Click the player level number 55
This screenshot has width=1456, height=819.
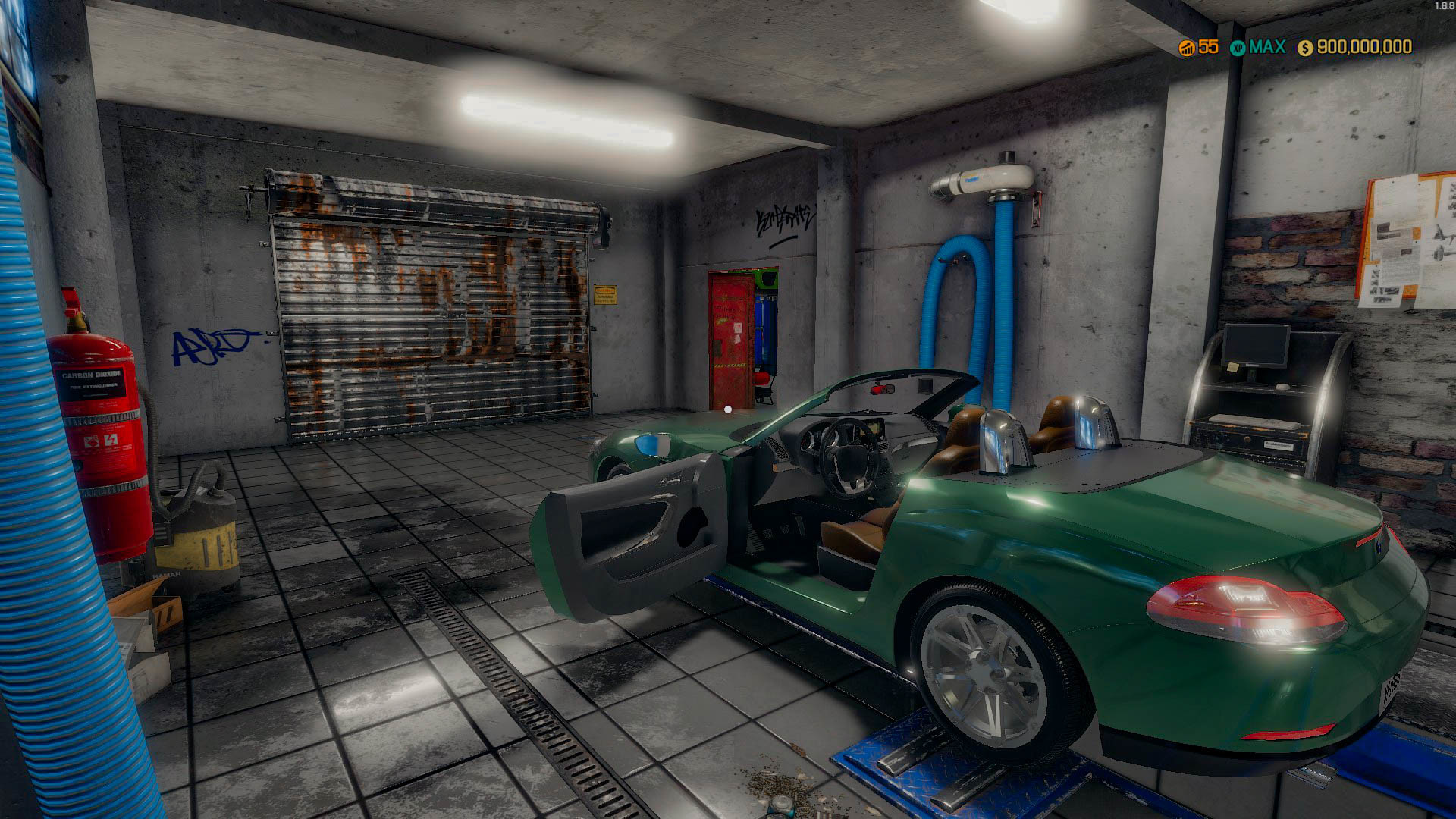(1207, 48)
